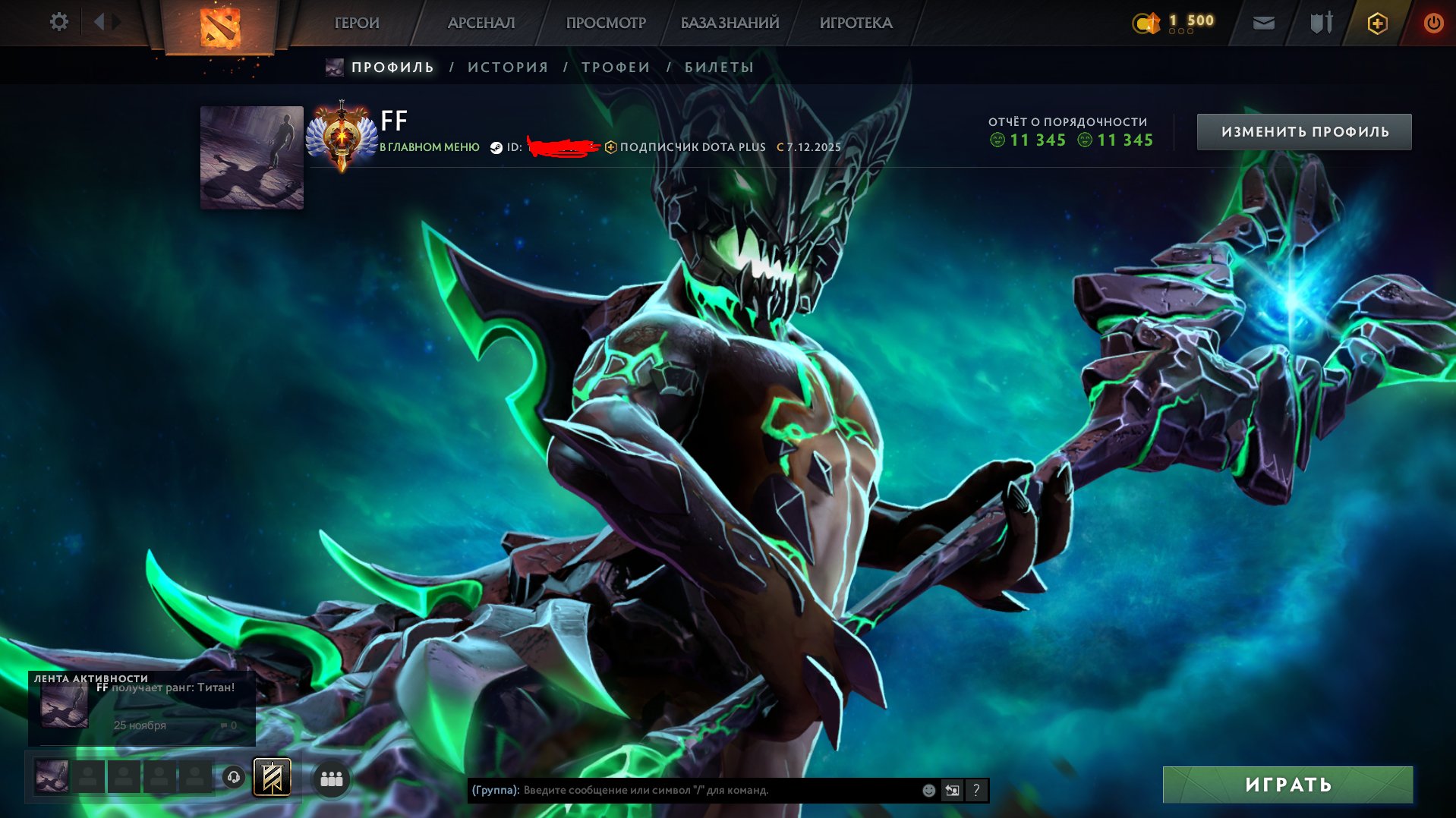This screenshot has width=1456, height=818.
Task: Open the Dota Plus hexagon icon
Action: click(1376, 23)
